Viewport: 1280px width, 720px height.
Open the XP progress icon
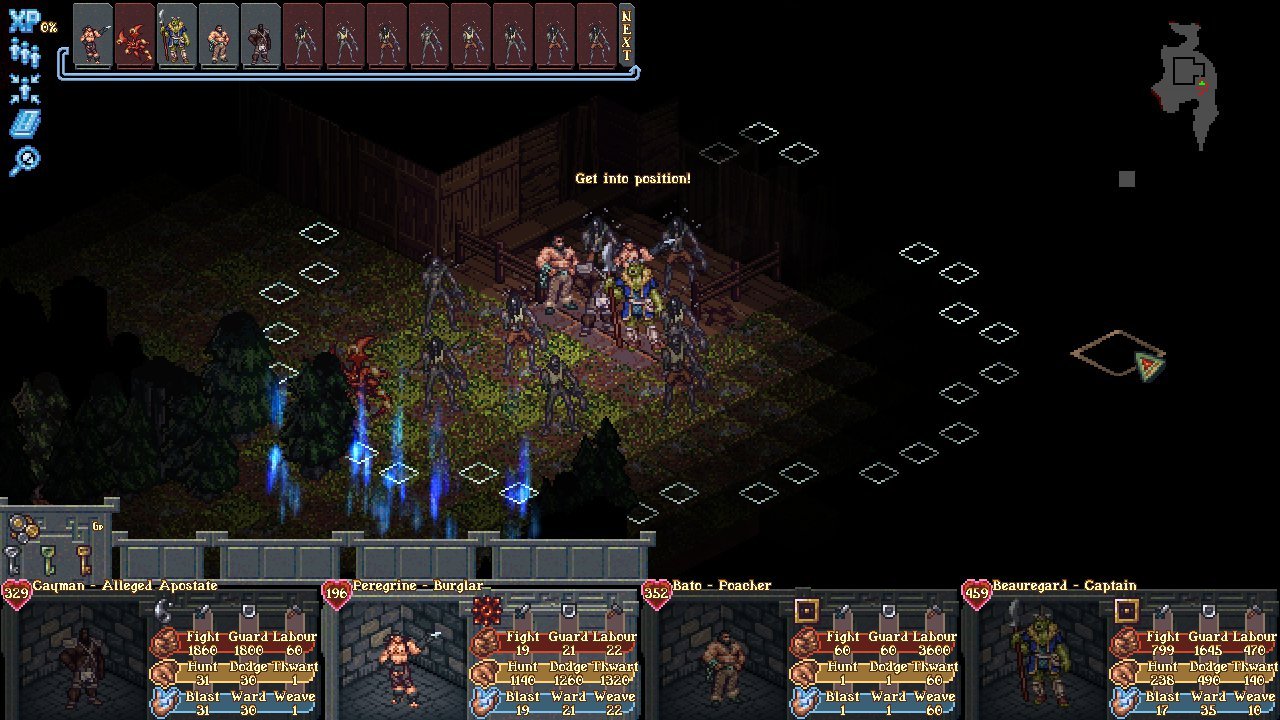point(23,24)
